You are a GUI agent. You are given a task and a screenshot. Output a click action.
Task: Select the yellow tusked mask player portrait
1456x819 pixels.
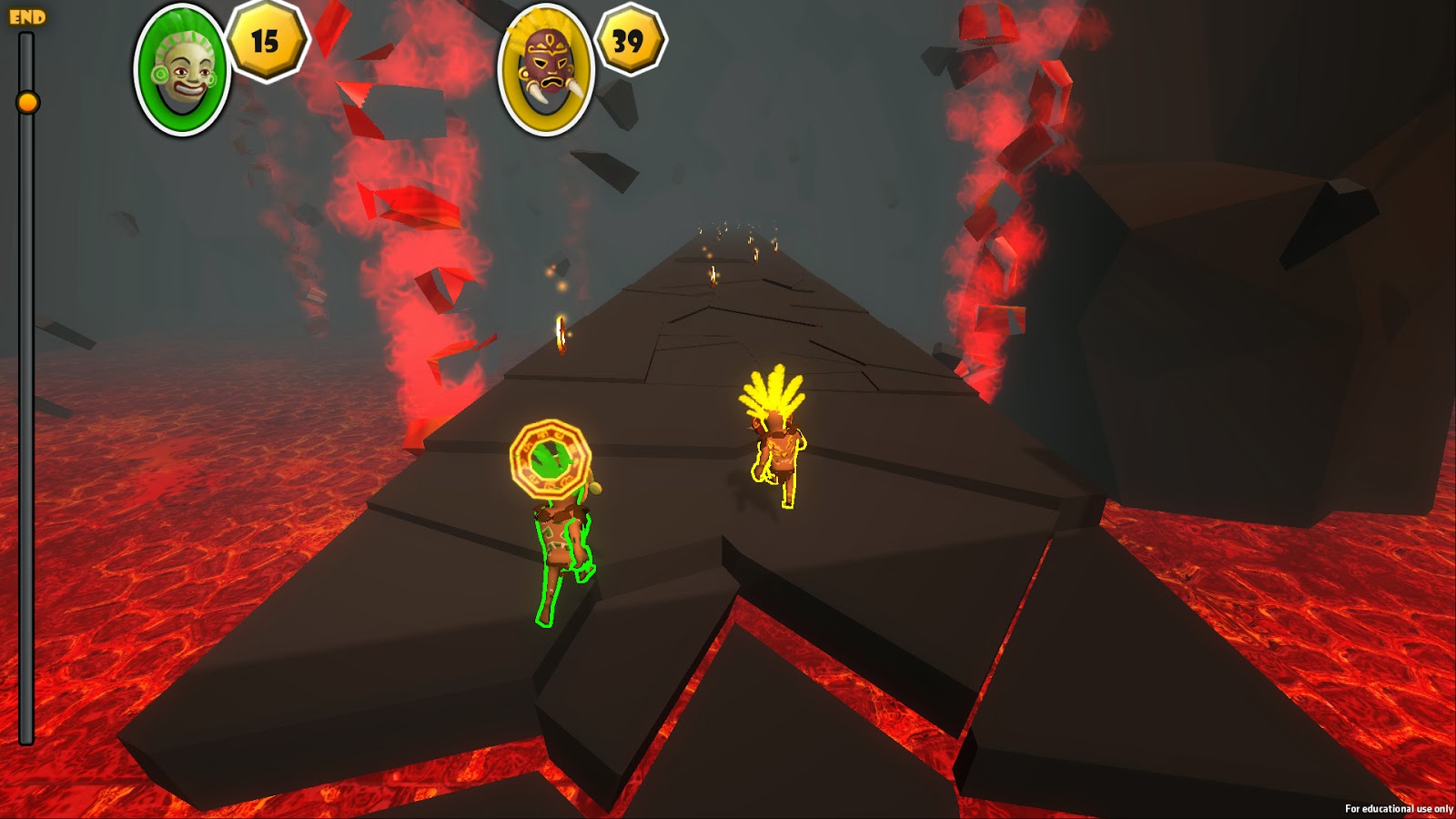(x=546, y=70)
